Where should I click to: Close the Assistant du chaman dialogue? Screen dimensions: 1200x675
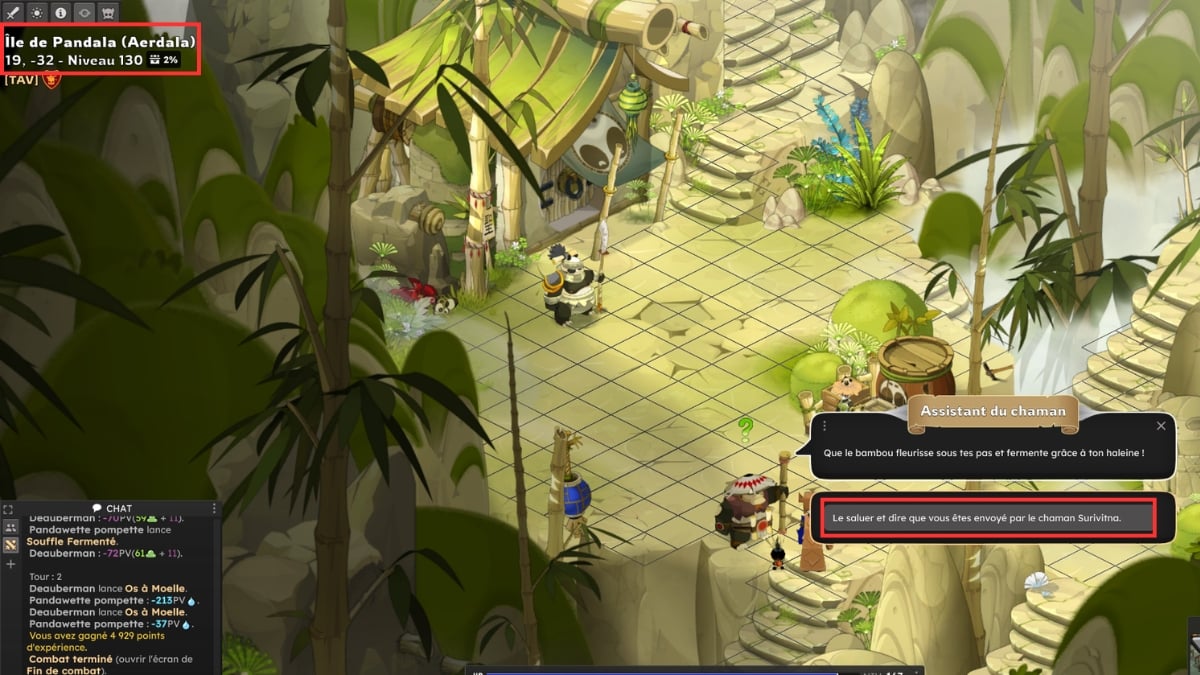pos(1161,426)
